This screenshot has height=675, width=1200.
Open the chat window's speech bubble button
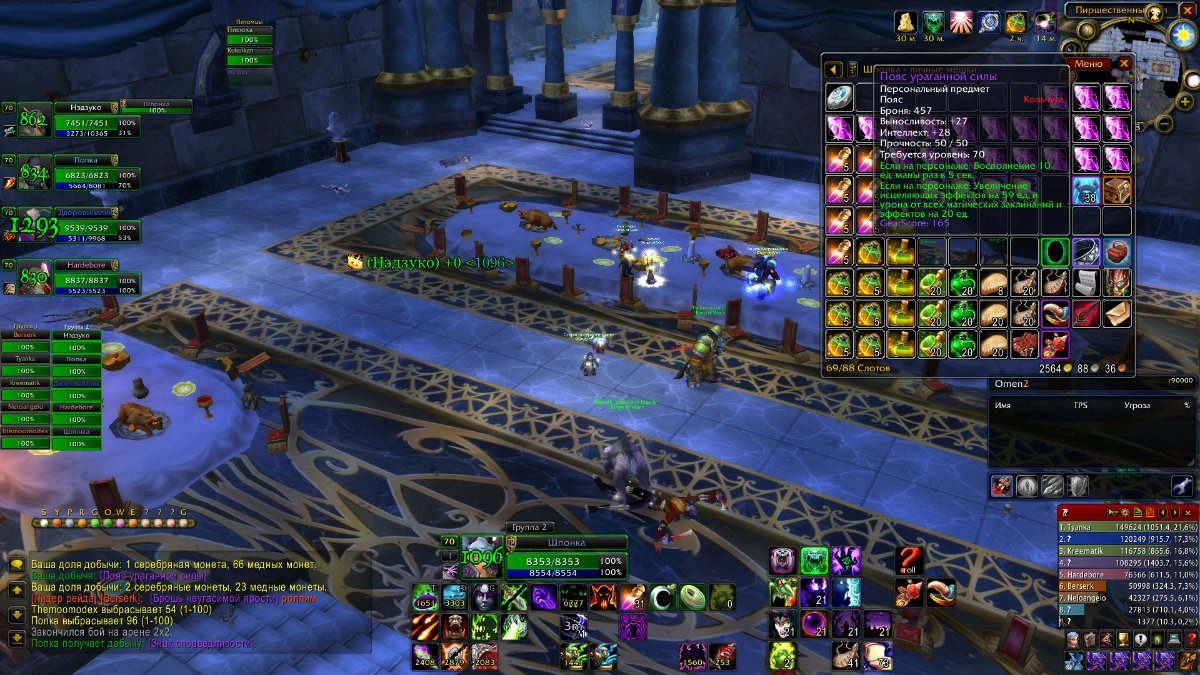click(x=17, y=565)
